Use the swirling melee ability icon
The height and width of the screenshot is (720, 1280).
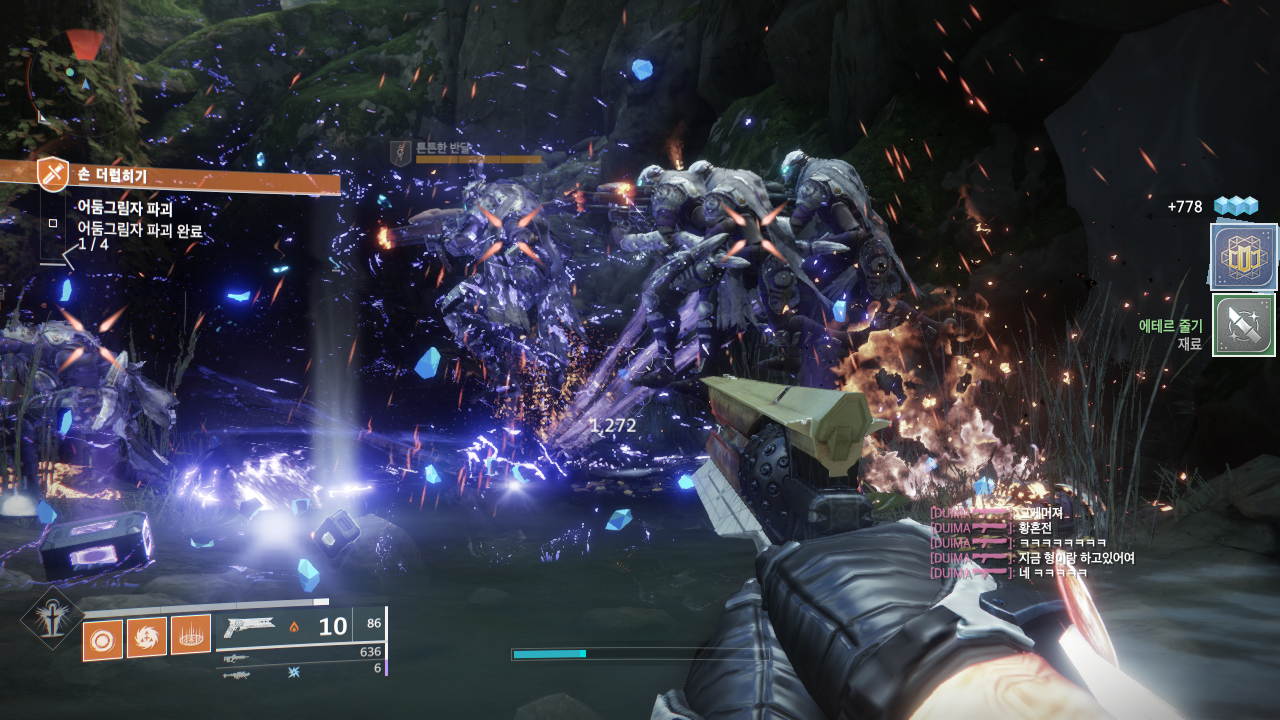pos(147,637)
